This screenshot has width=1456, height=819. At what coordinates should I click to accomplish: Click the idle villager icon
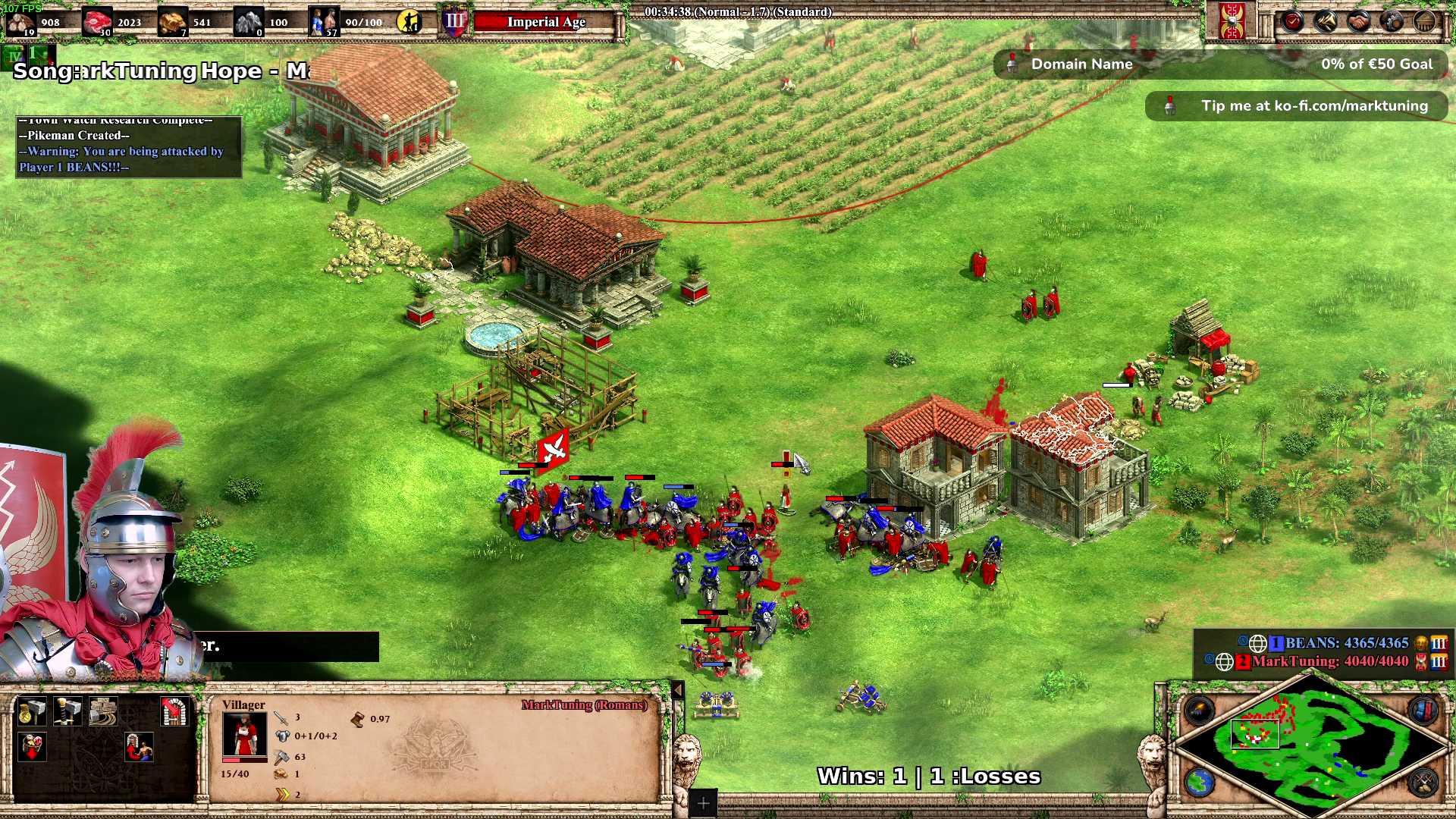409,22
